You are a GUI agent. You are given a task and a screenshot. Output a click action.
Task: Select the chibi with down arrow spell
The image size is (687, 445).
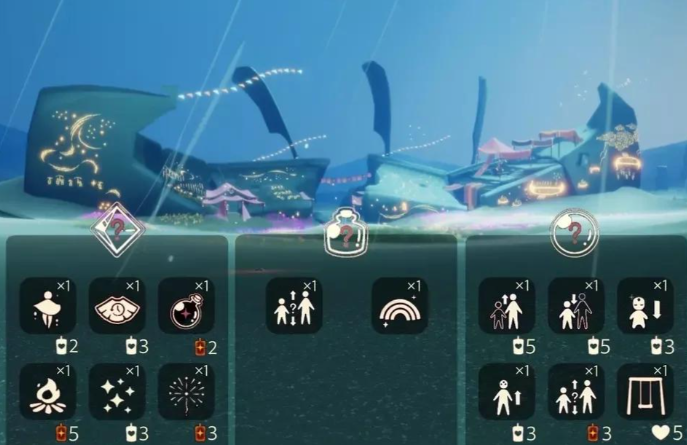pyautogui.click(x=645, y=305)
